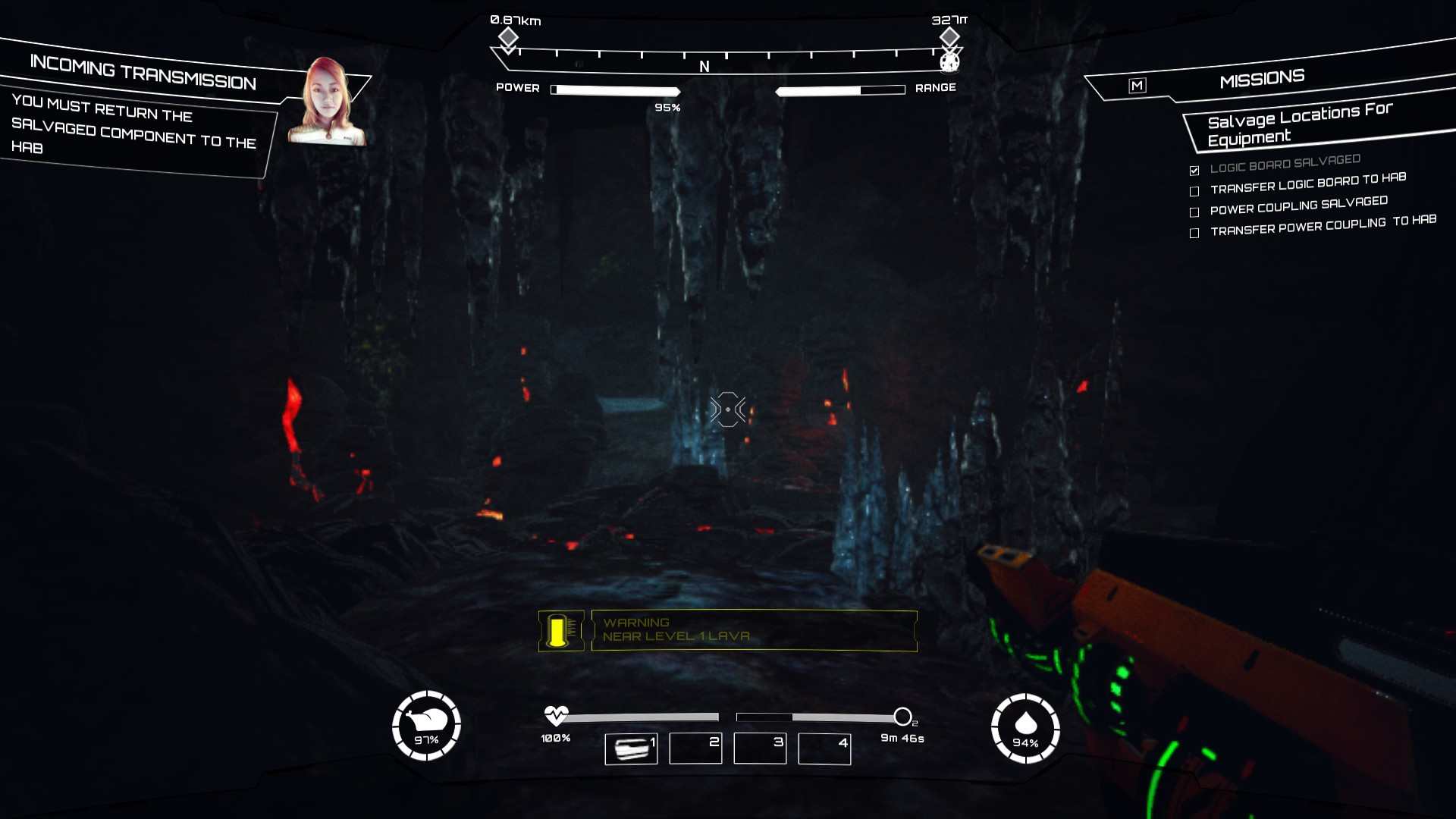Toggle the Transfer Power Coupling to Hab checkbox

(x=1194, y=233)
